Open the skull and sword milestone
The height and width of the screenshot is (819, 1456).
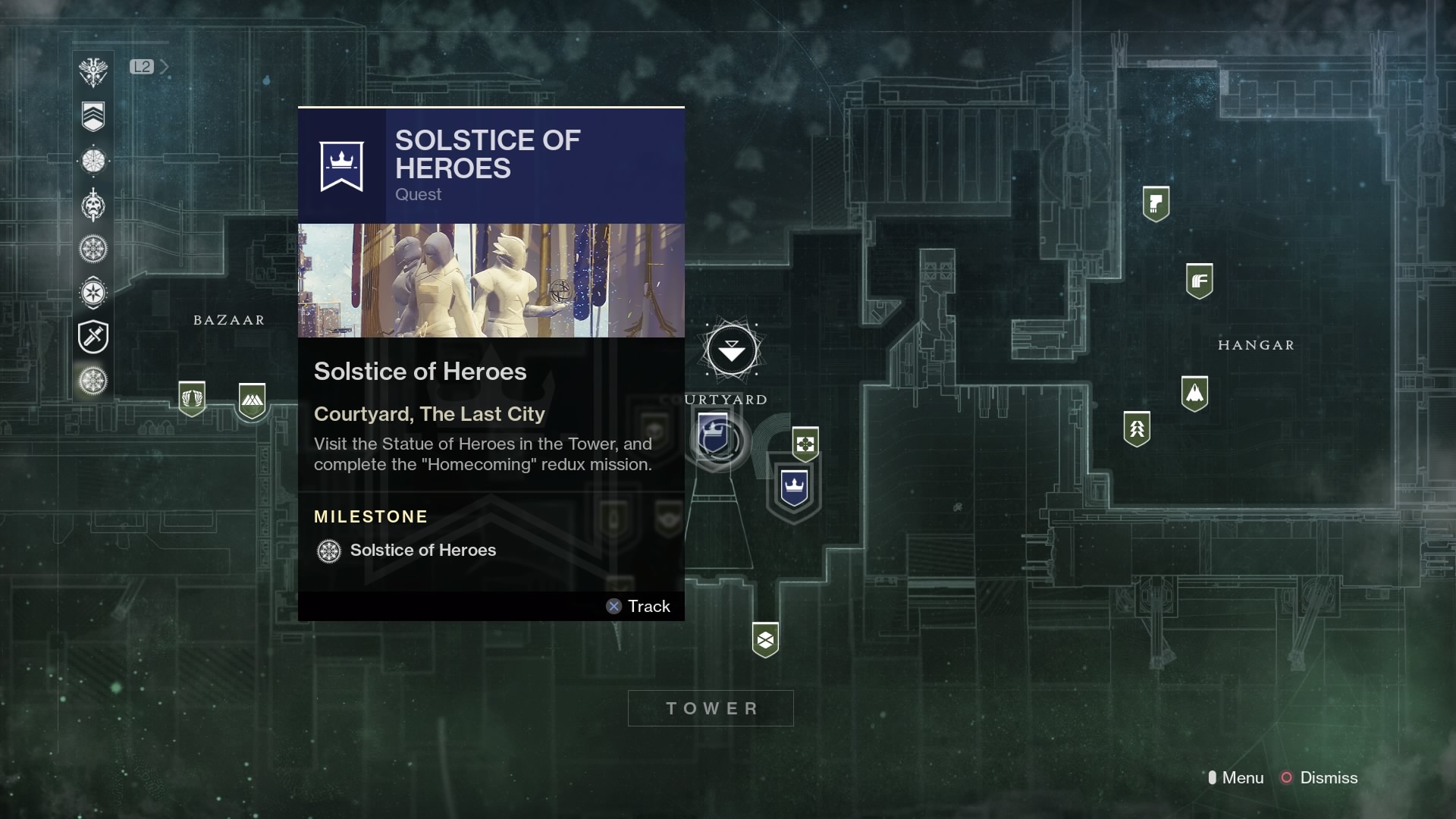click(93, 206)
